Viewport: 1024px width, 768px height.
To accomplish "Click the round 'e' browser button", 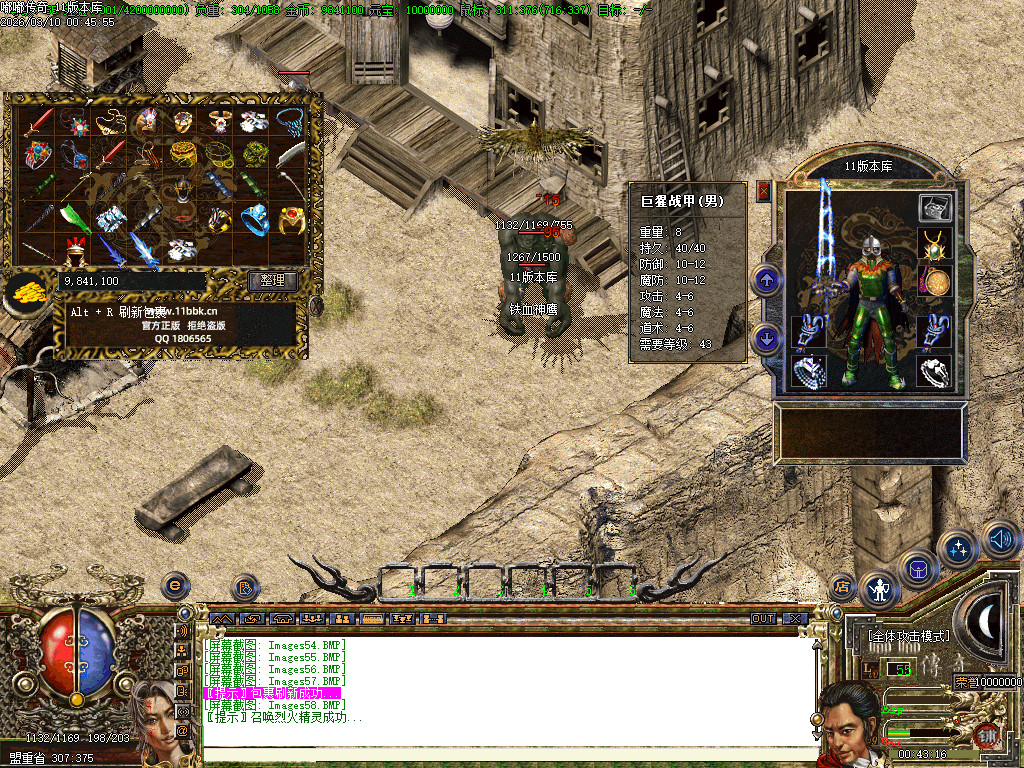I will [x=176, y=585].
